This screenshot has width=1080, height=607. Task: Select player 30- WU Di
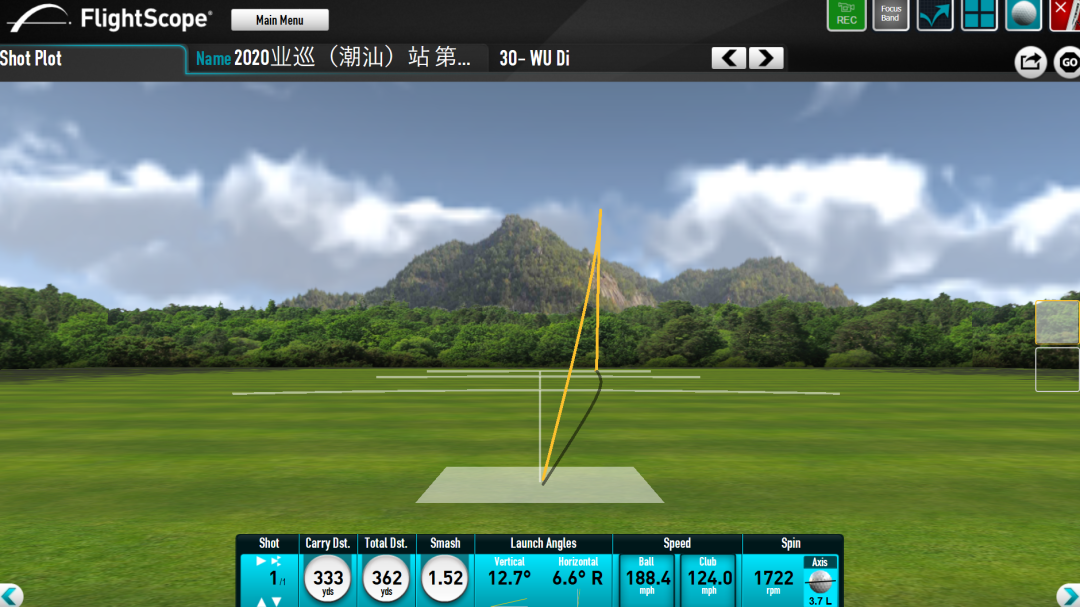point(534,58)
